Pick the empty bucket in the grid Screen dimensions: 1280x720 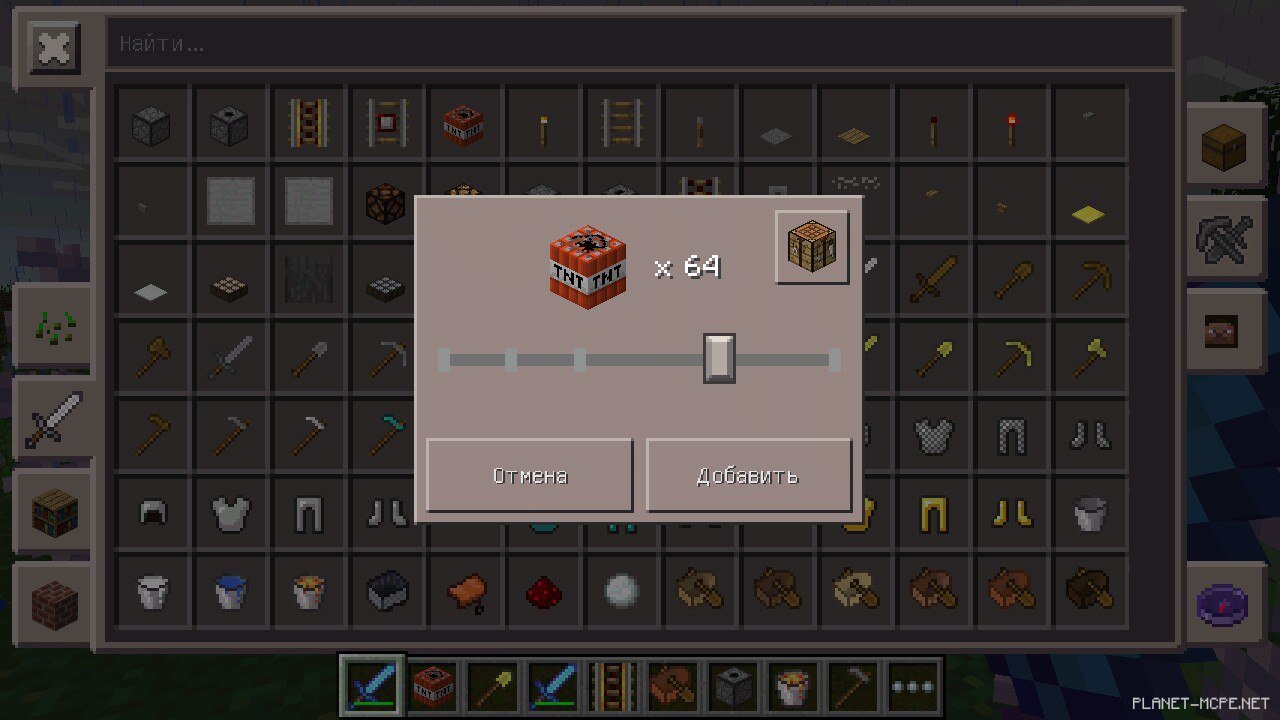pos(1089,514)
